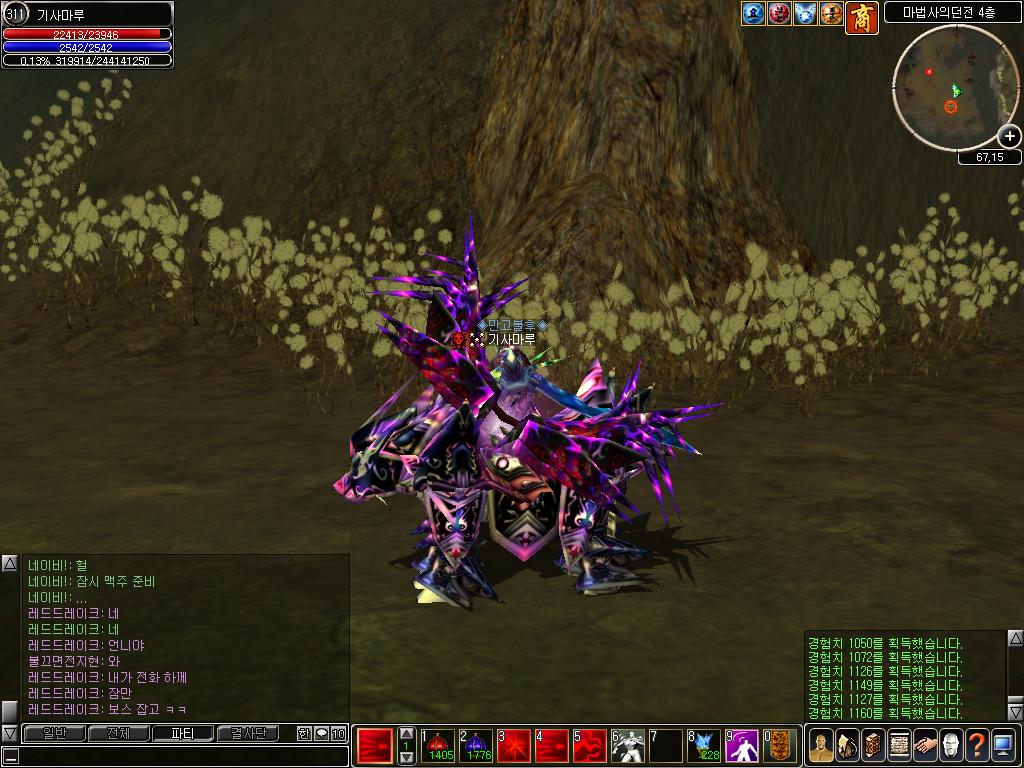
Task: Click the speech bubble chat button
Action: point(321,733)
